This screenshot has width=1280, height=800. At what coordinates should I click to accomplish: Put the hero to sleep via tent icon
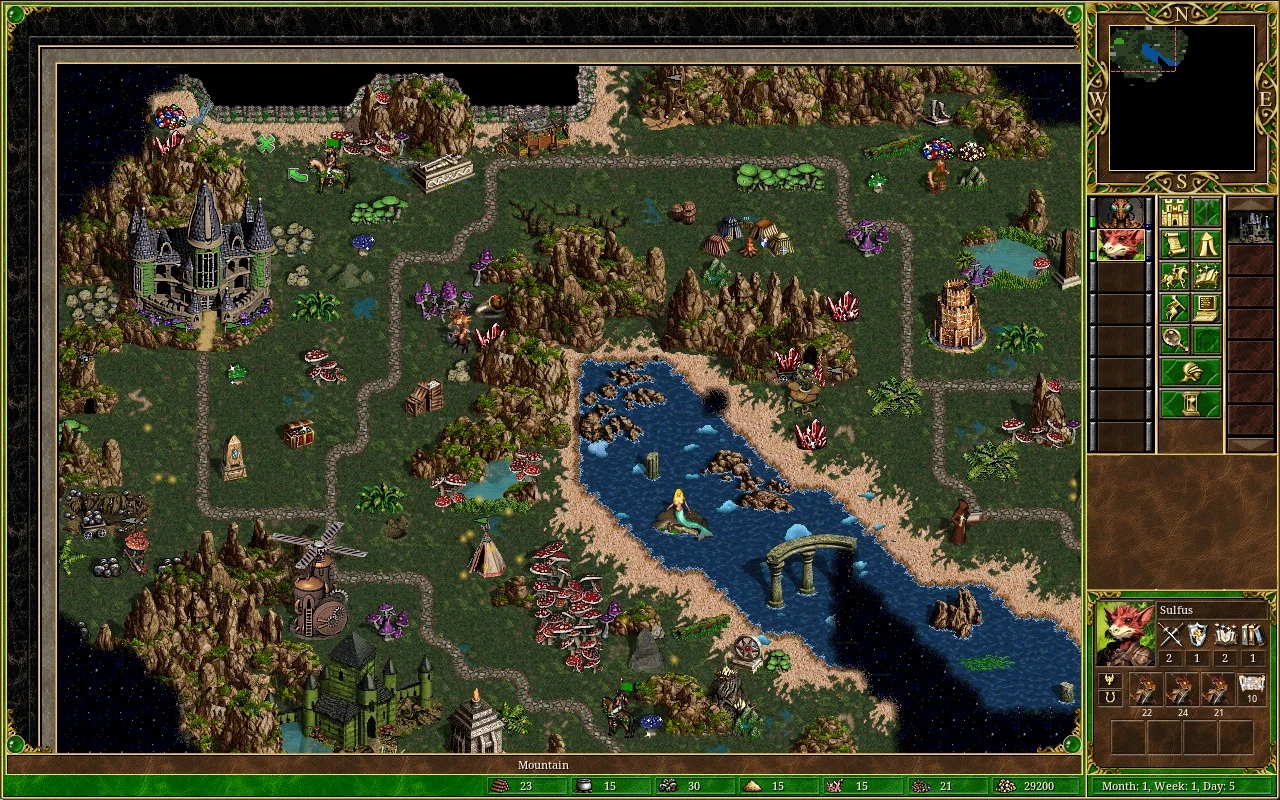[1205, 243]
